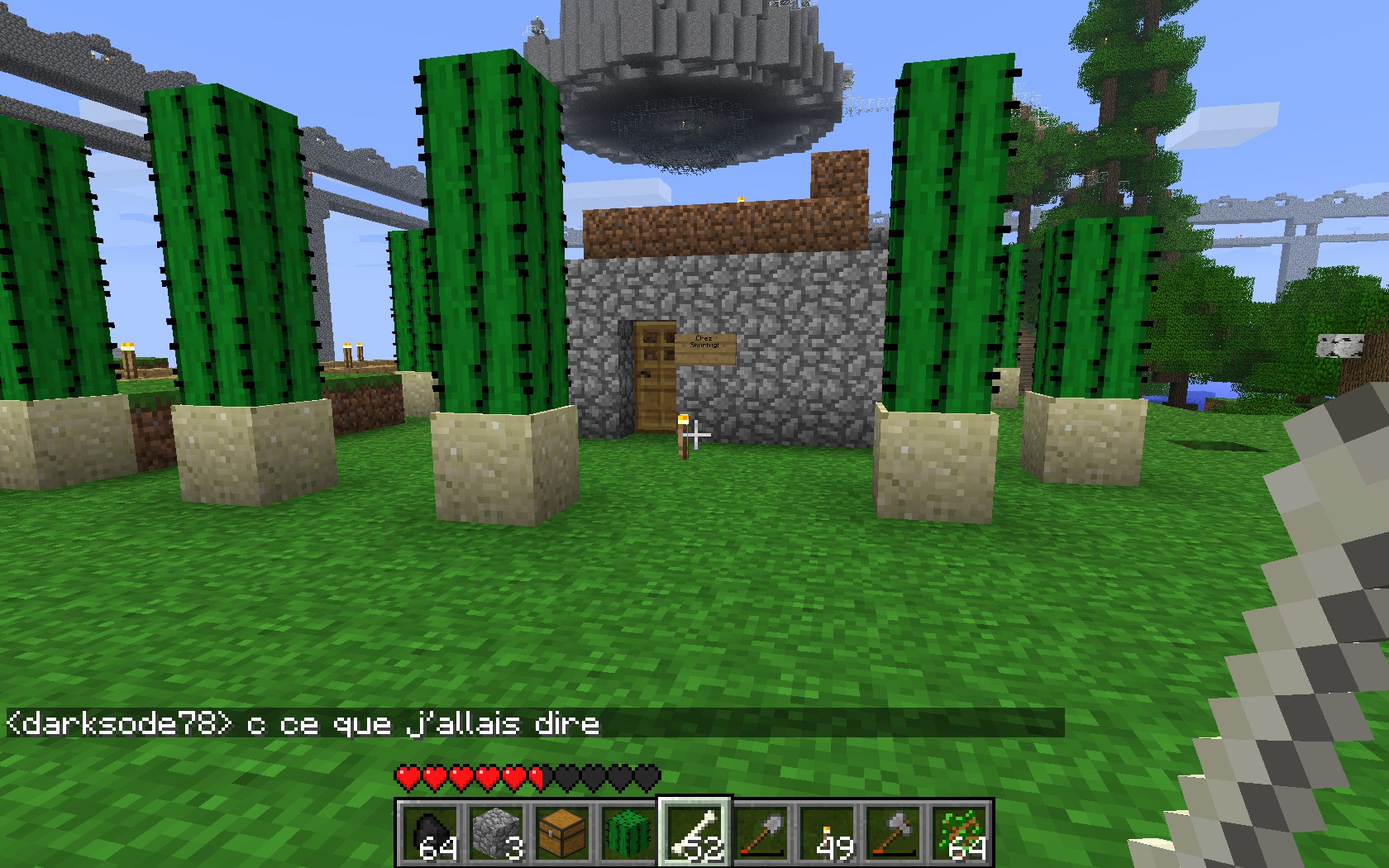Click darksode78's chat message line
This screenshot has width=1389, height=868.
tap(303, 724)
